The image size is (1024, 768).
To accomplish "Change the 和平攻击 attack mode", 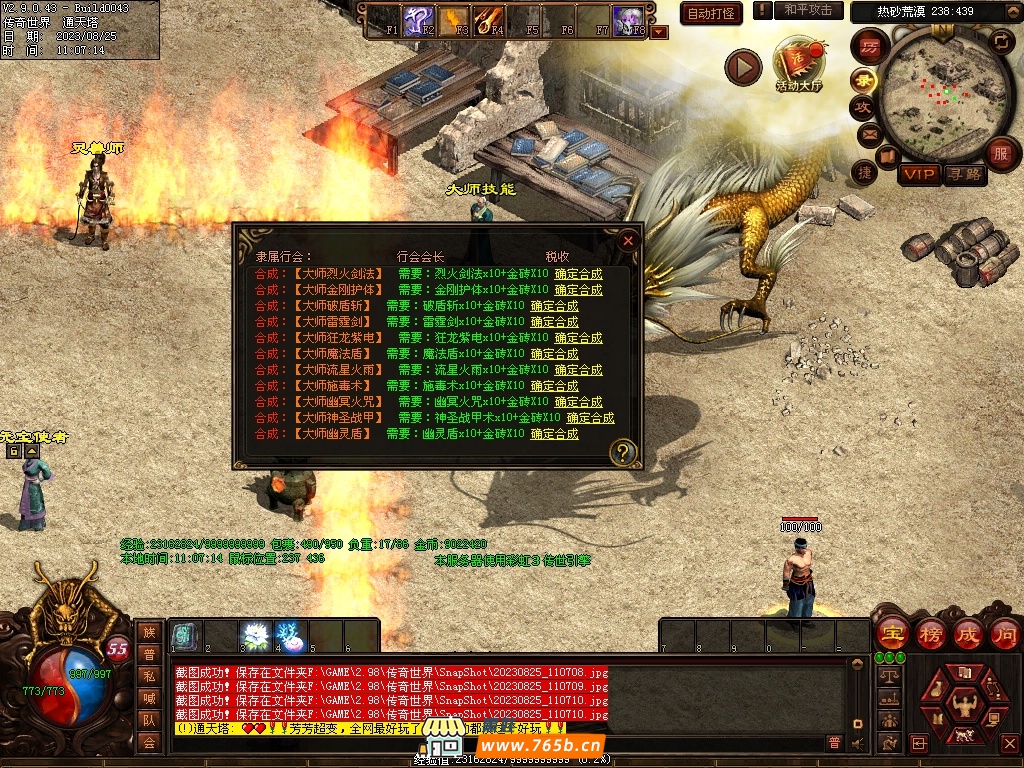I will pos(808,10).
